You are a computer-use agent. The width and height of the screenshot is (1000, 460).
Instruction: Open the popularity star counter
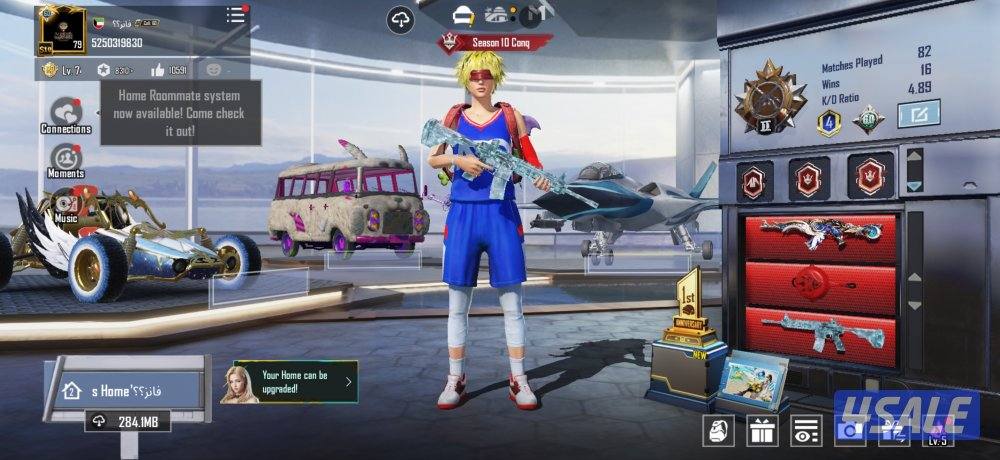(116, 70)
